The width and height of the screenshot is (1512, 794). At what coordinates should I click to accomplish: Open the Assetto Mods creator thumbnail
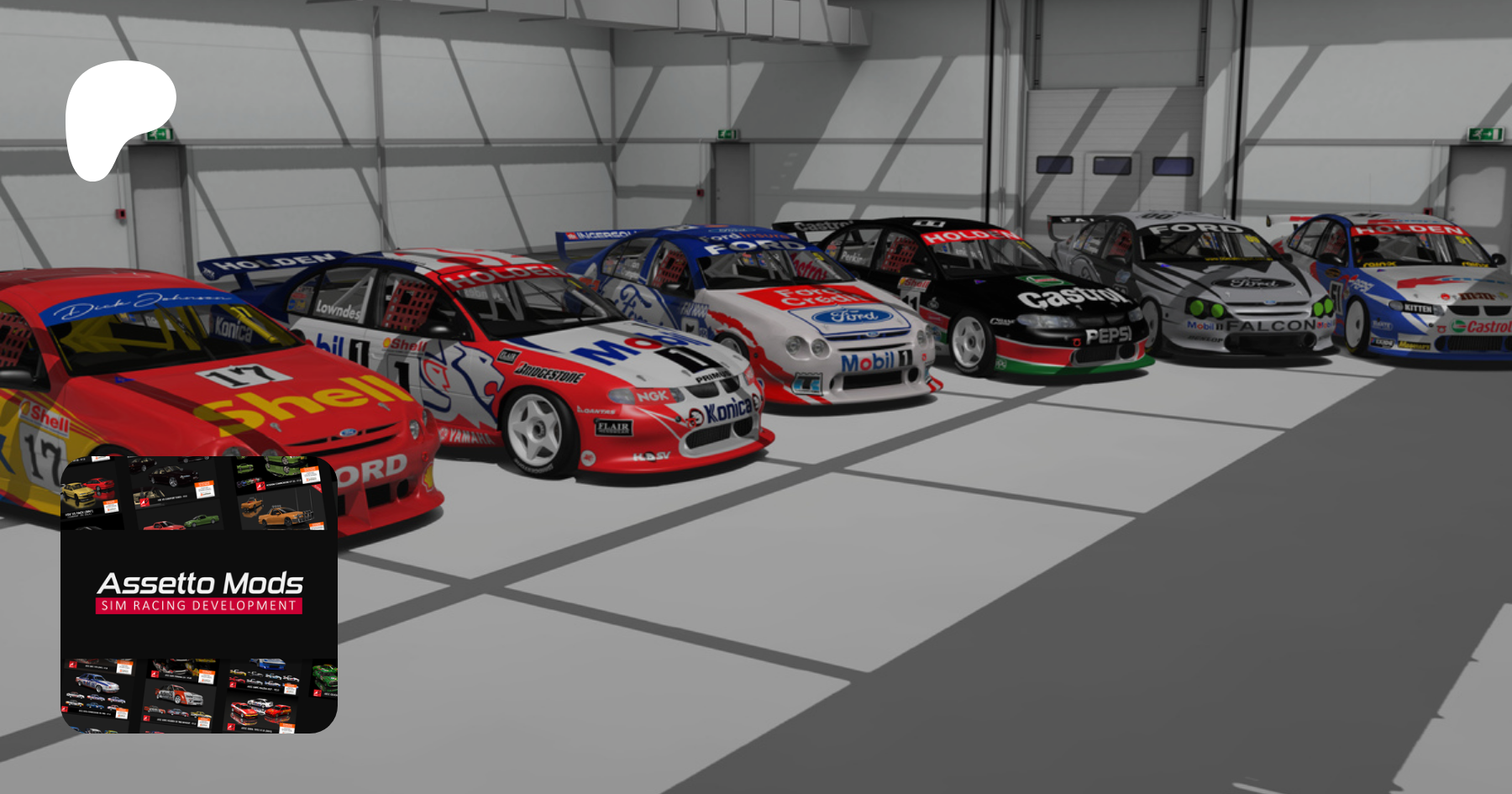199,594
